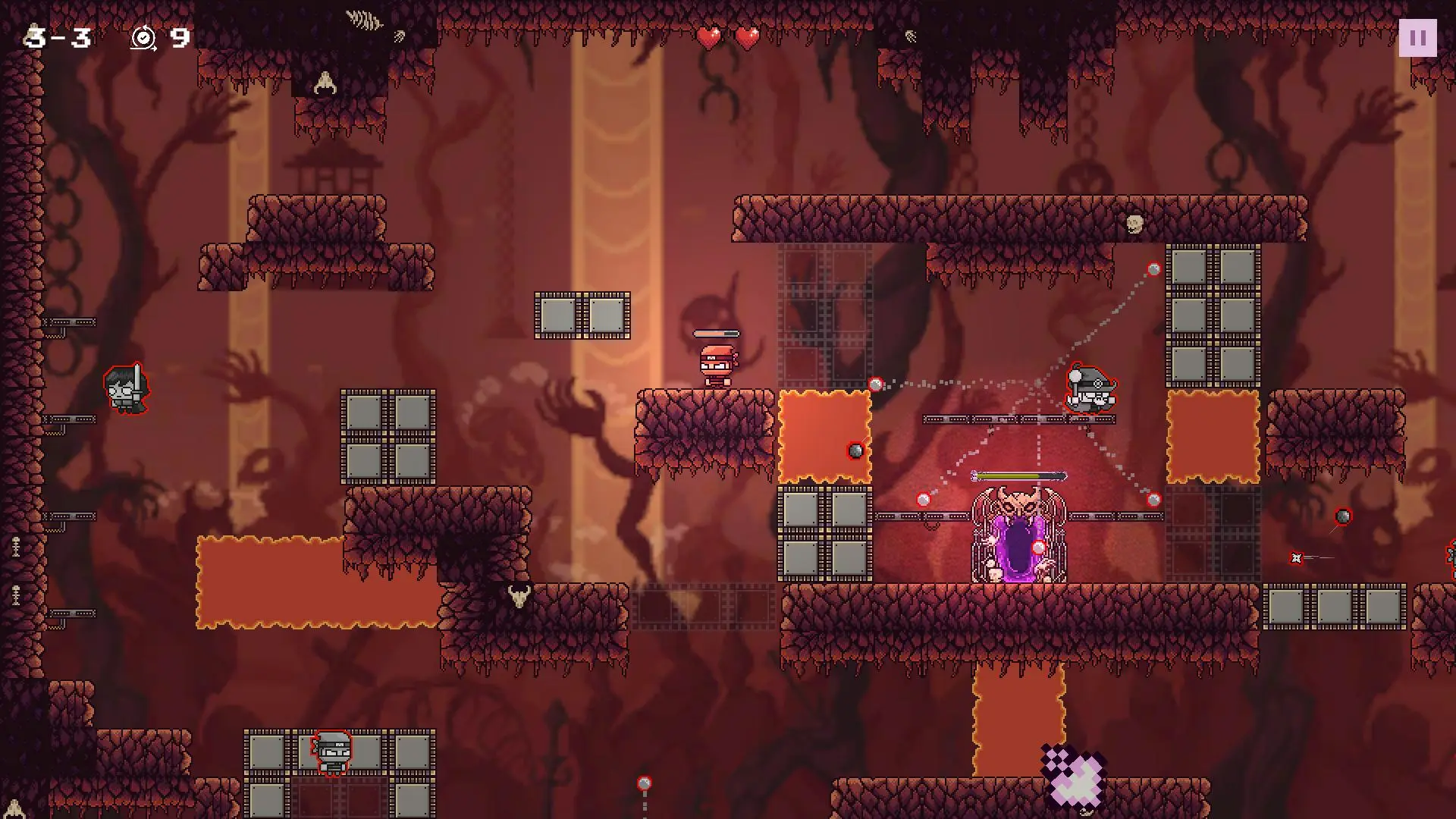Click the second red heart in the health display

[745, 36]
